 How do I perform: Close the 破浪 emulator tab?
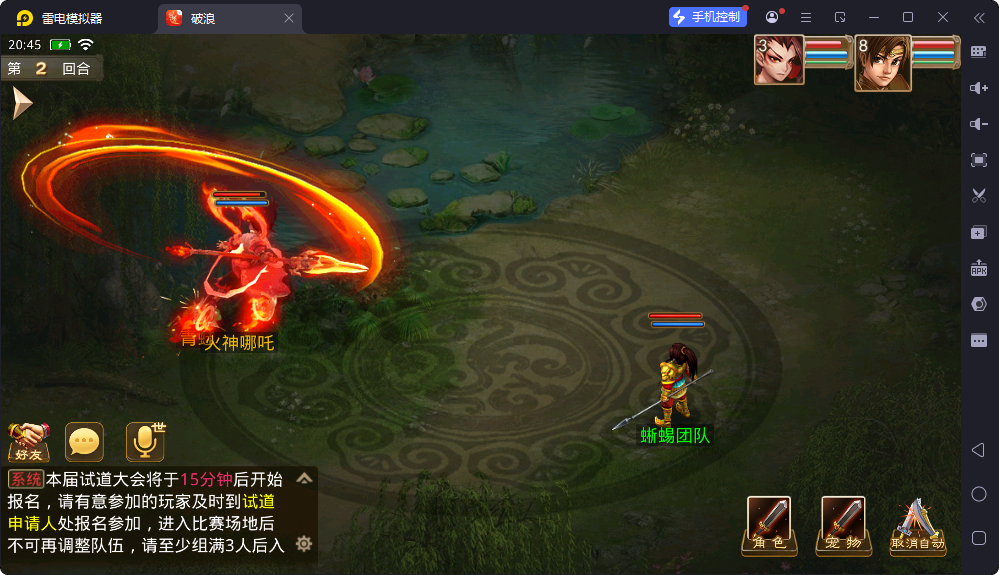(289, 18)
